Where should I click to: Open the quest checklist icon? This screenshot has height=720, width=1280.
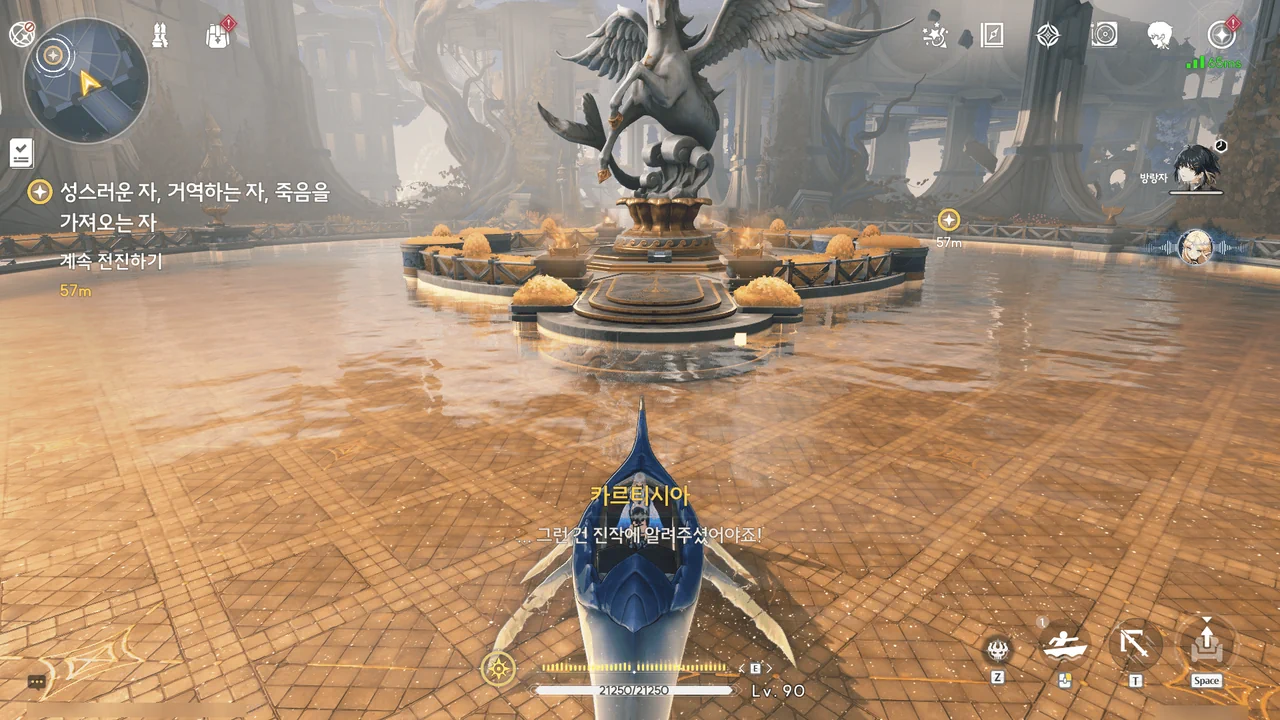pyautogui.click(x=21, y=153)
